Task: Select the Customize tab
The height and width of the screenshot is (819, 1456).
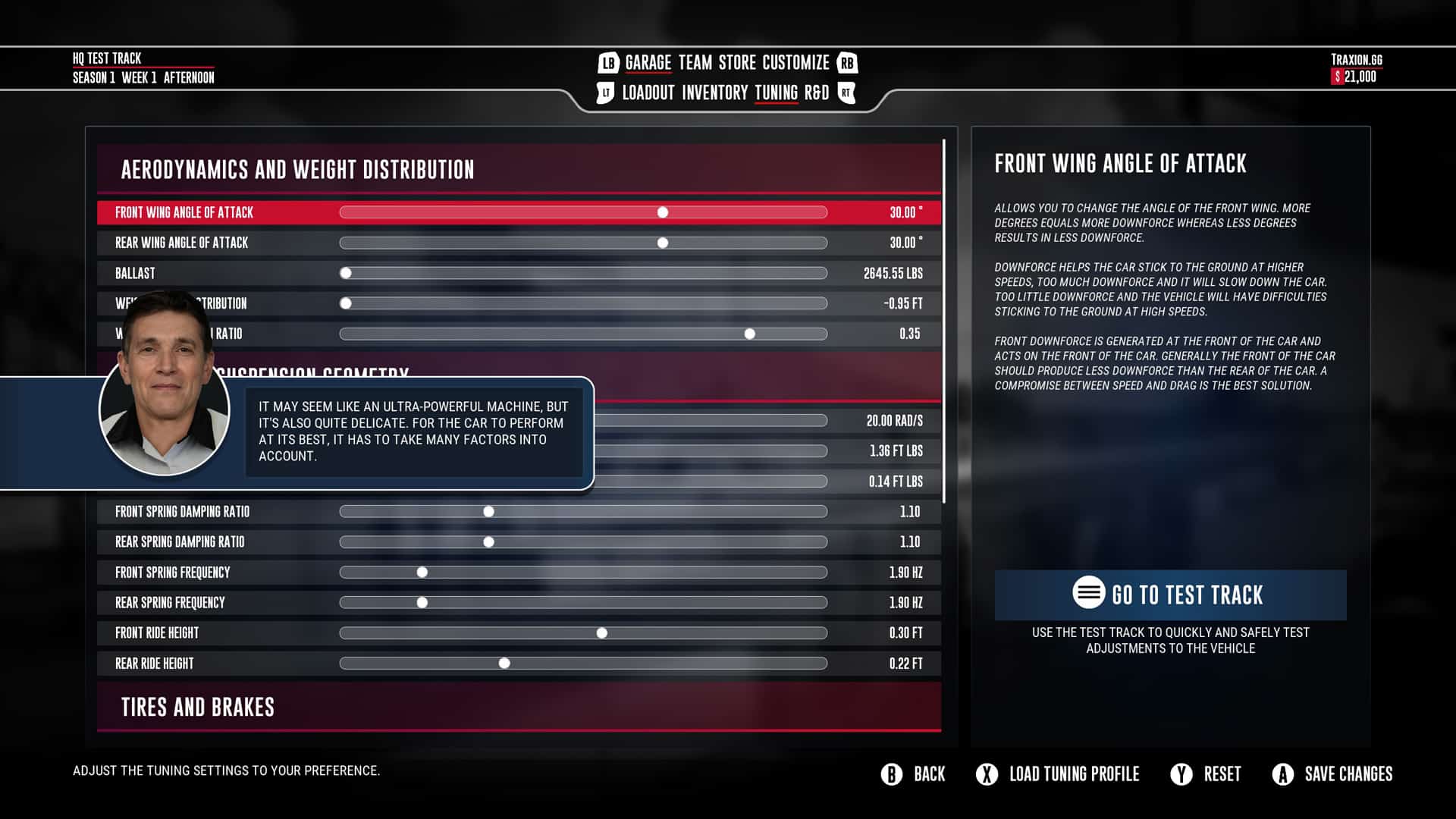Action: click(795, 63)
